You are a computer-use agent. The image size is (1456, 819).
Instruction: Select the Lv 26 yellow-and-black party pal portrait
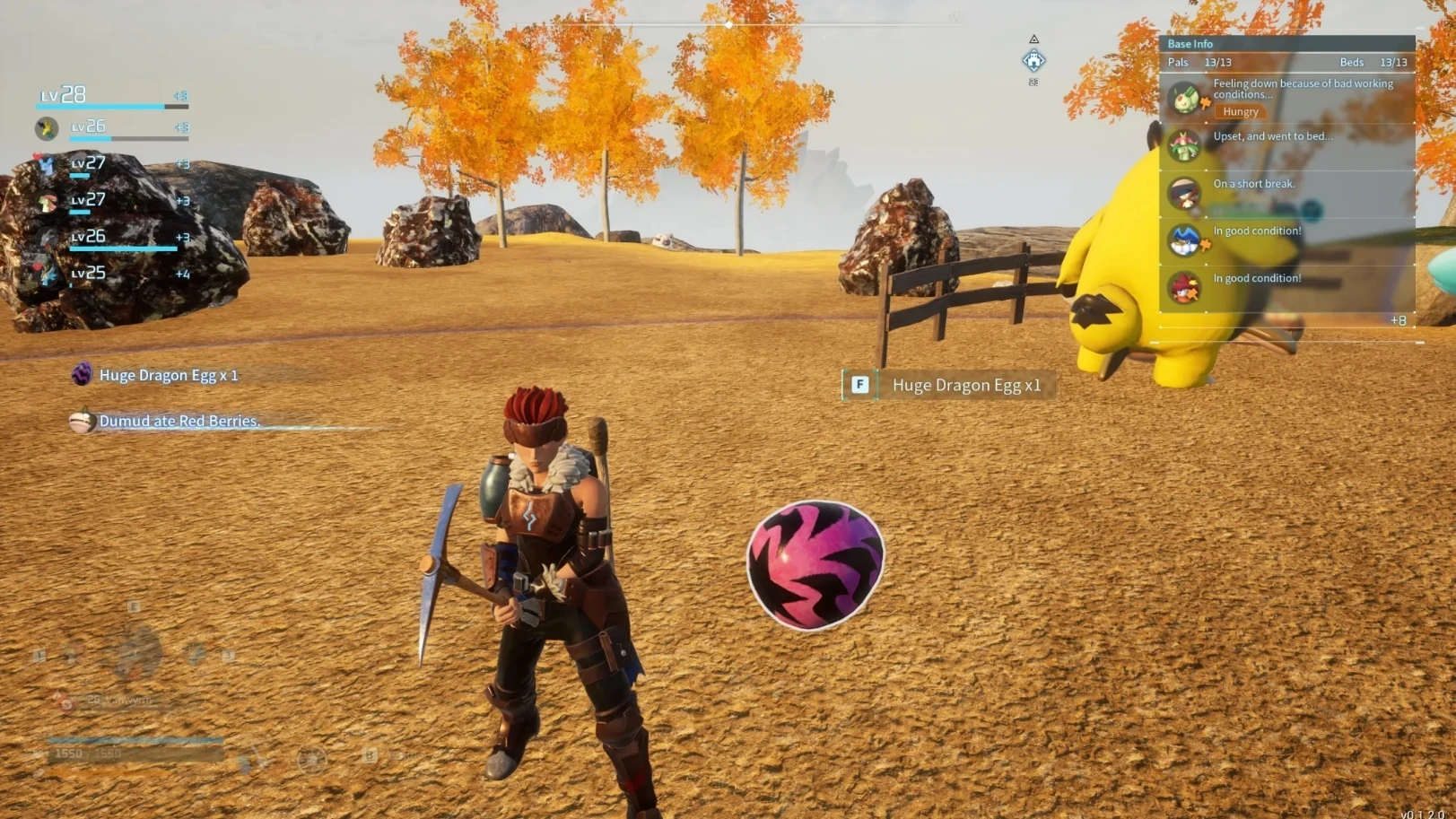47,129
